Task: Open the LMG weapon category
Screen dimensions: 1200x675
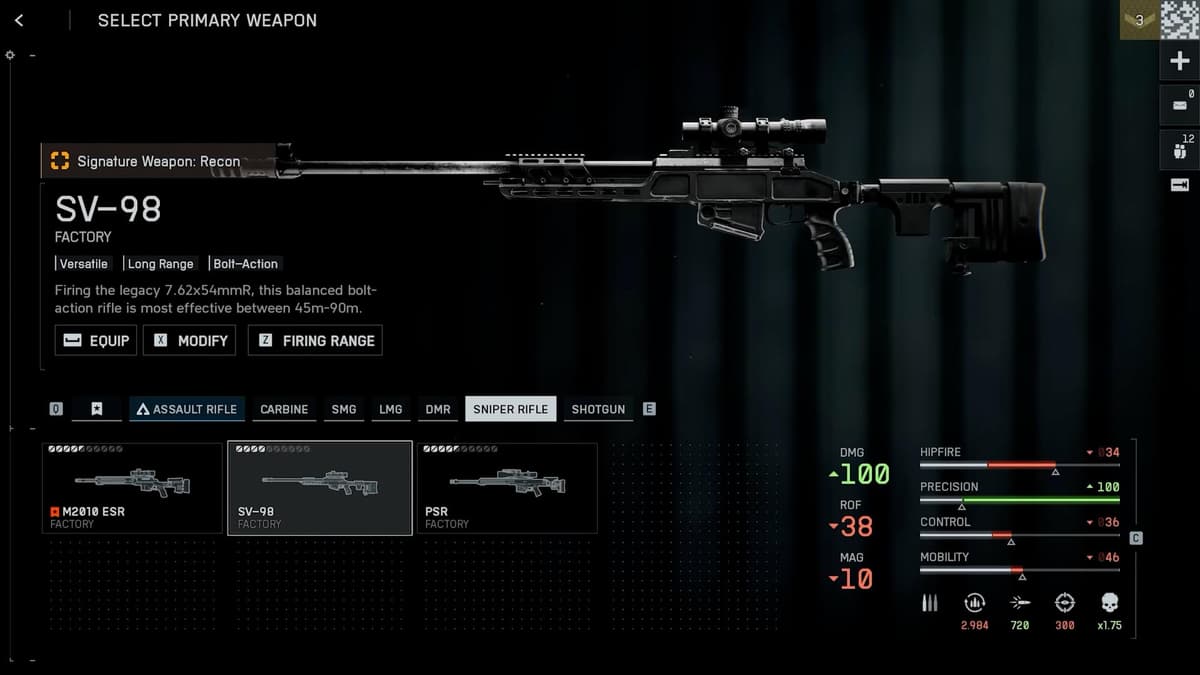Action: click(390, 409)
